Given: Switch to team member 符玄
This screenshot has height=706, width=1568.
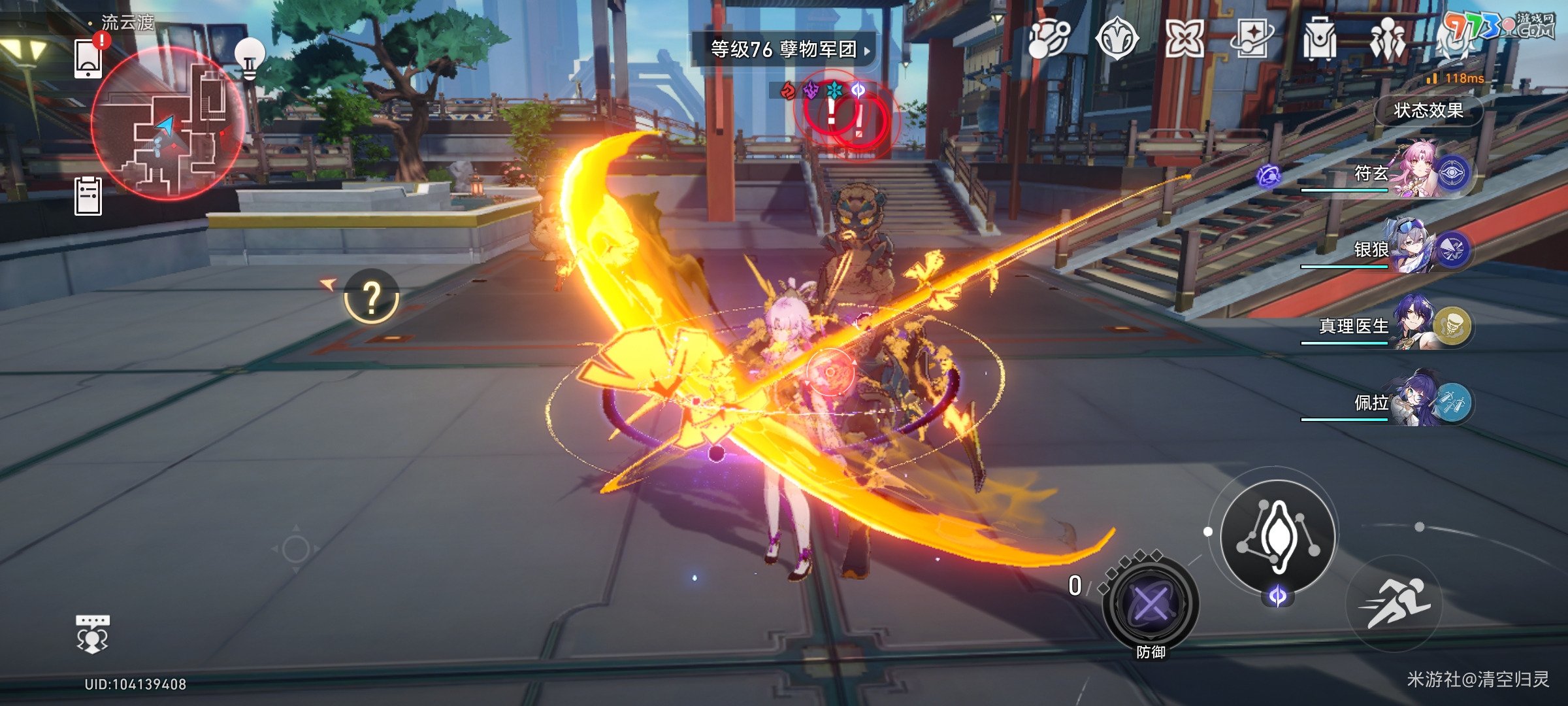Looking at the screenshot, I should pos(1411,173).
